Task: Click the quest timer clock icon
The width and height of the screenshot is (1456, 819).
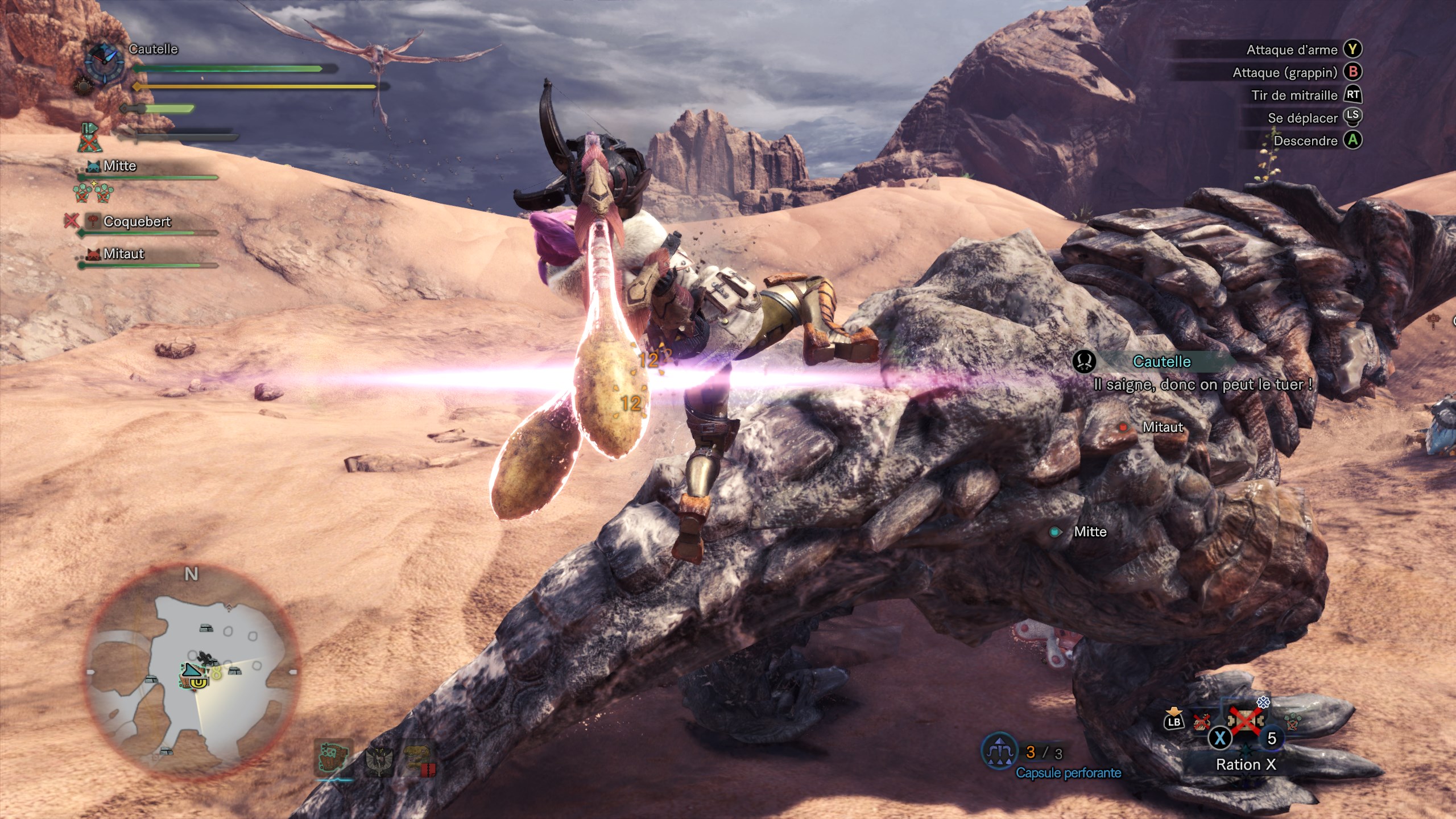Action: click(x=105, y=61)
